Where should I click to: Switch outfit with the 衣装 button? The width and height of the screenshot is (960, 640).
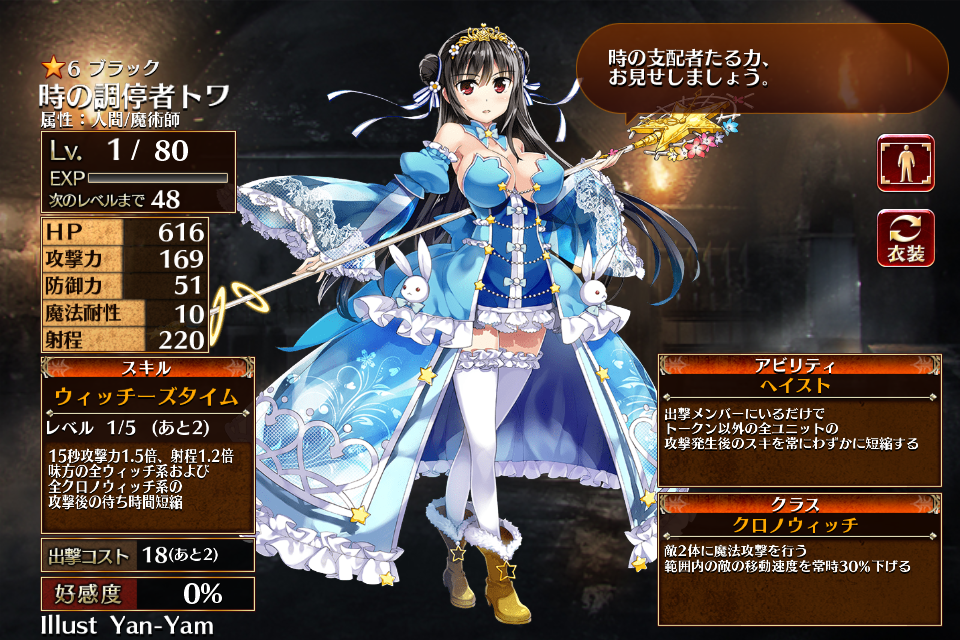905,238
